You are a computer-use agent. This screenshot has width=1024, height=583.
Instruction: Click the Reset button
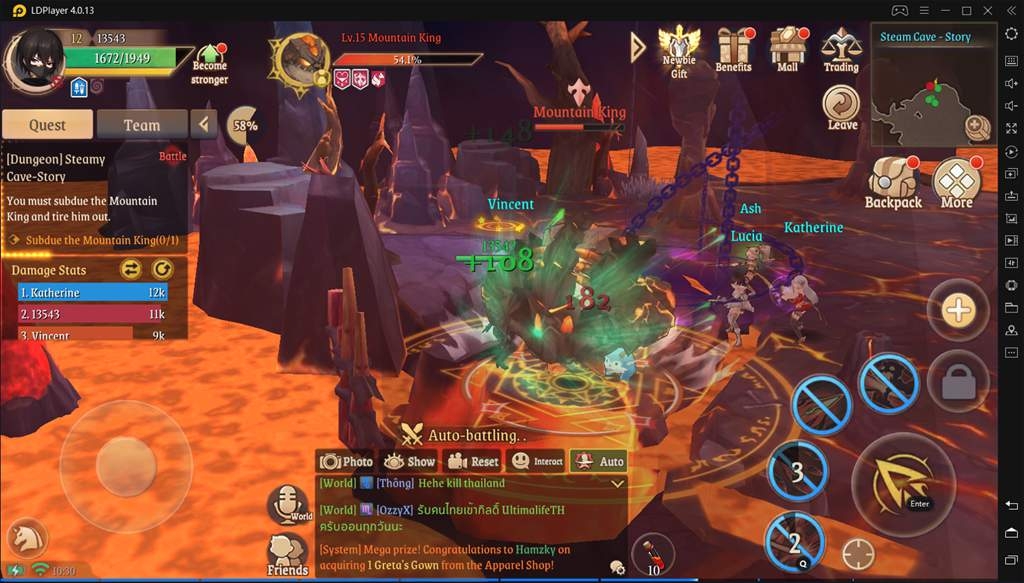point(472,461)
